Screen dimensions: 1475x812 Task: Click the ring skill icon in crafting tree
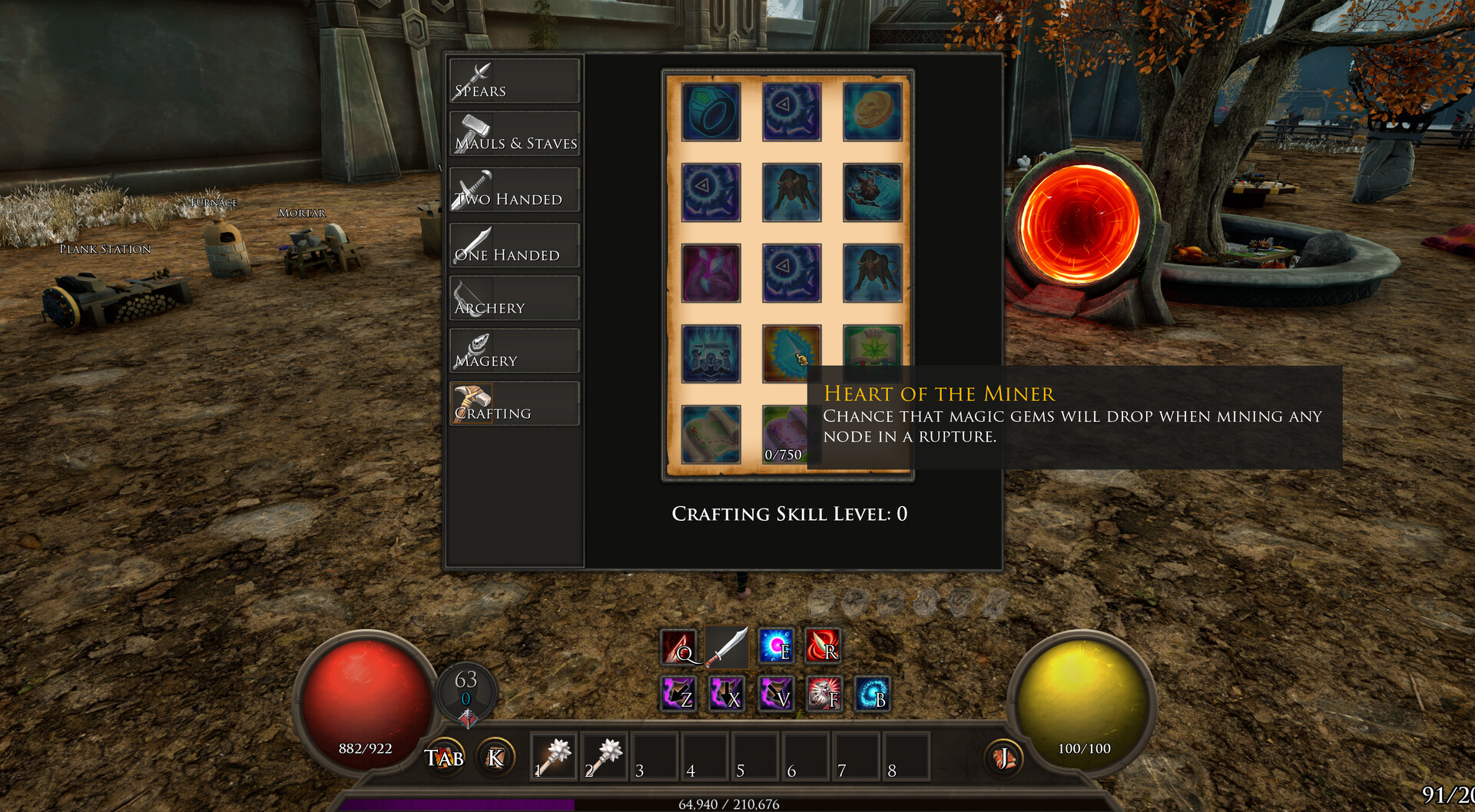pyautogui.click(x=711, y=113)
